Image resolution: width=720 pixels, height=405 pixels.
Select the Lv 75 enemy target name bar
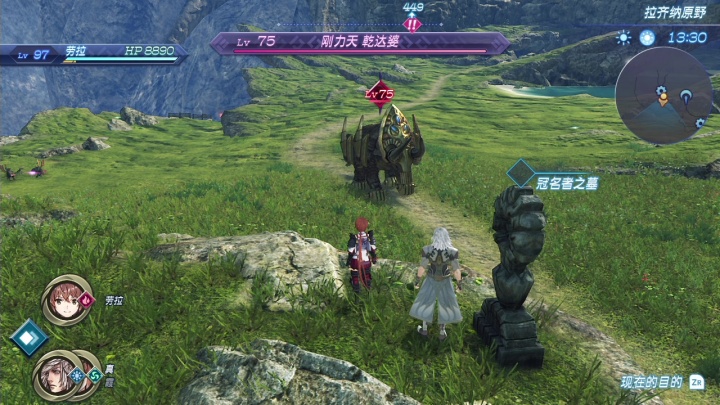360,43
